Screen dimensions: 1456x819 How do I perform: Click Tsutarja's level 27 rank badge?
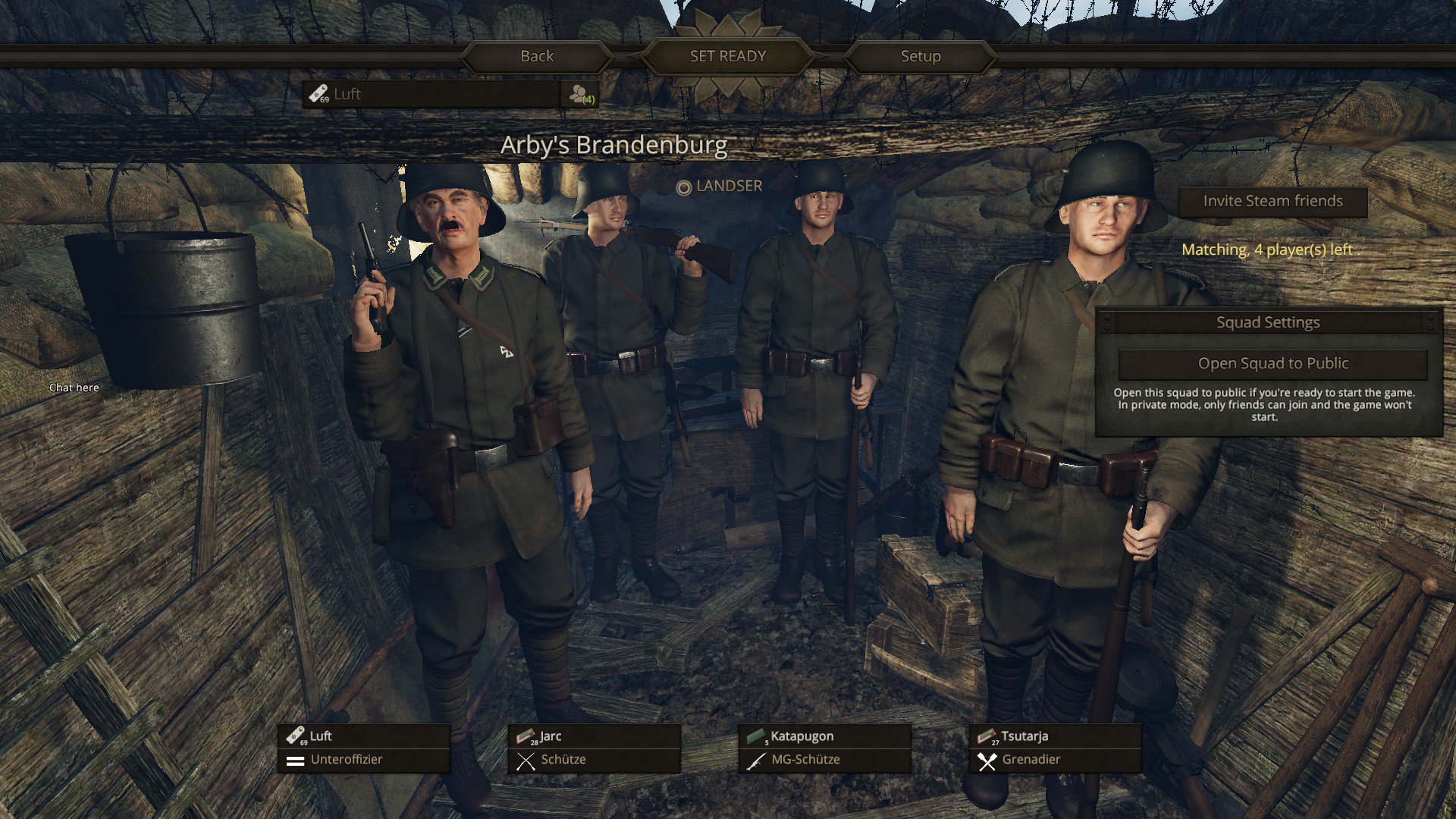pyautogui.click(x=986, y=735)
